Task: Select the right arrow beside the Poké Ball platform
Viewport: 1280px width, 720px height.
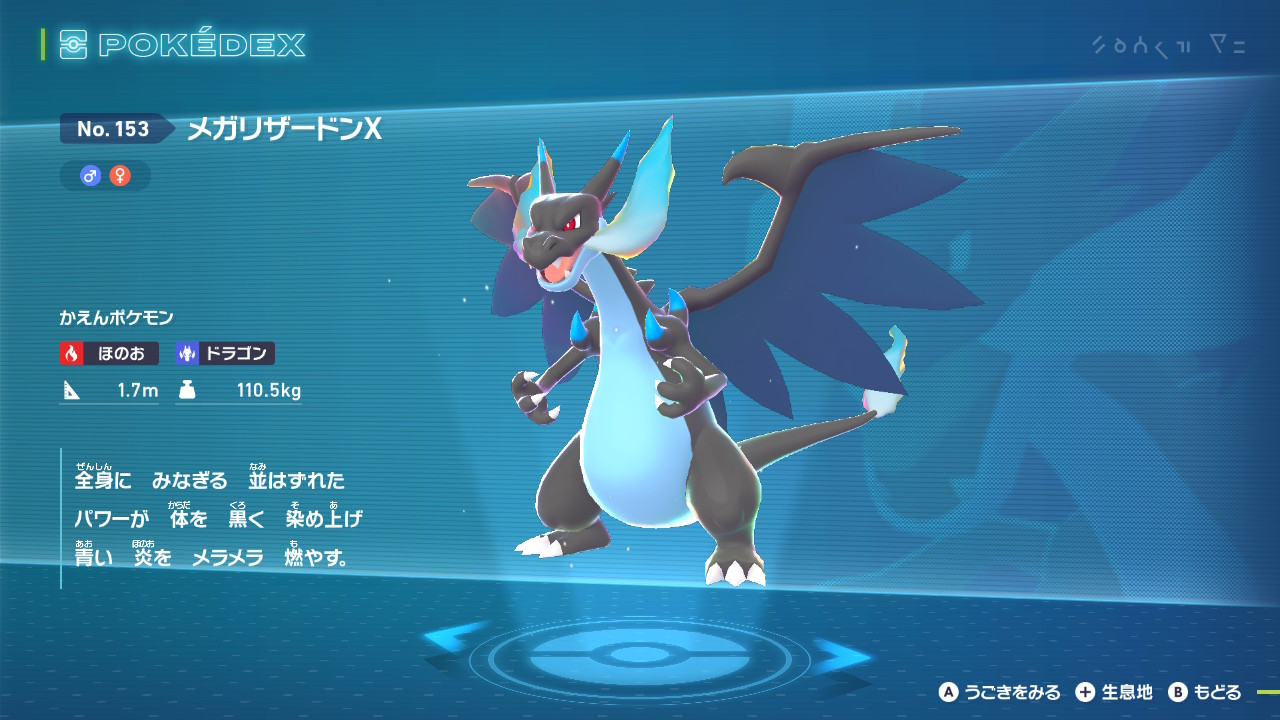Action: click(843, 655)
